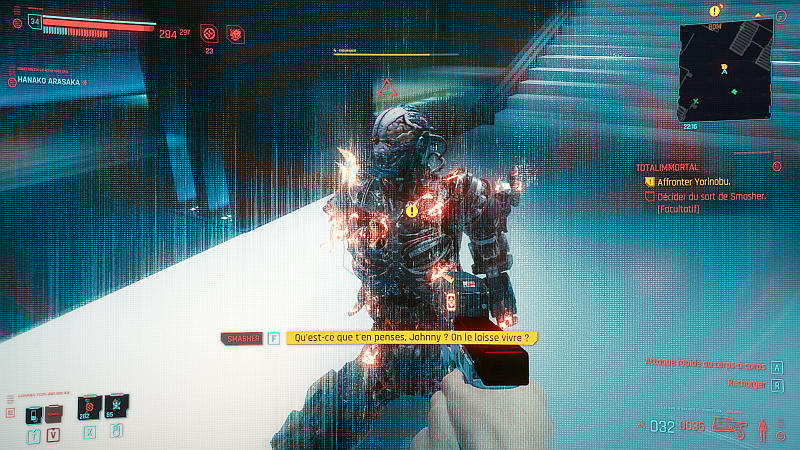Select the gadget slot showing 65
Image resolution: width=800 pixels, height=450 pixels.
point(116,408)
